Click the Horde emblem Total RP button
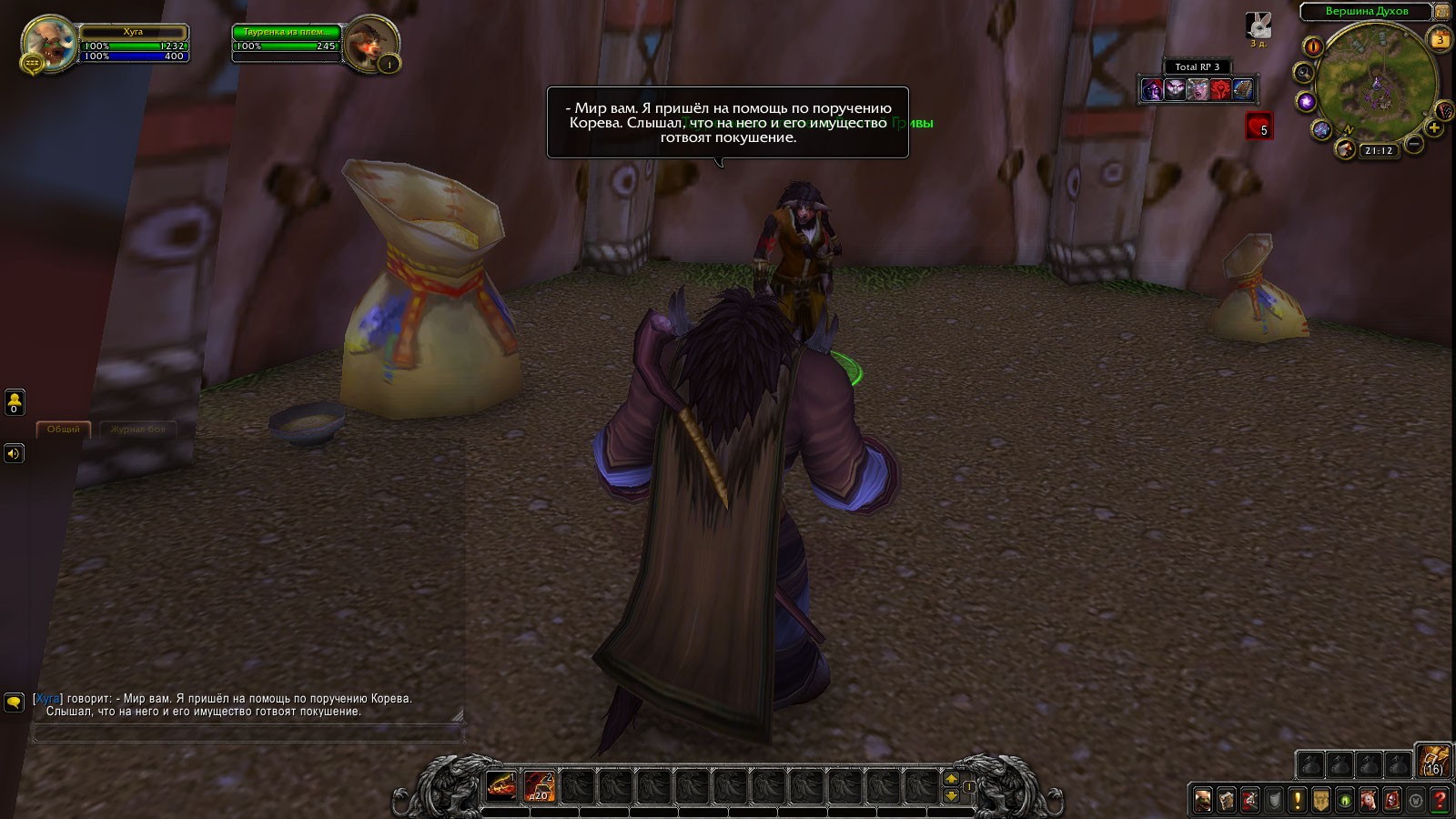 (1220, 89)
